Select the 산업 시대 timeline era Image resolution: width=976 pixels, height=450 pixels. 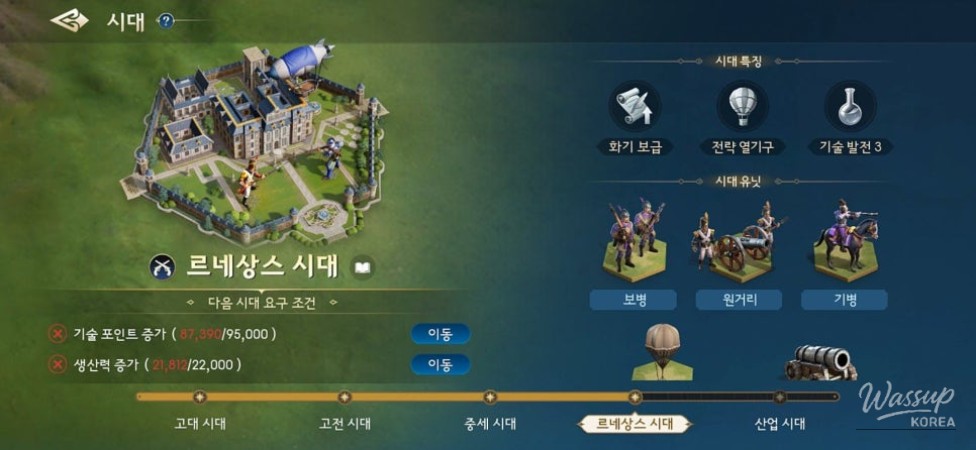tap(780, 423)
